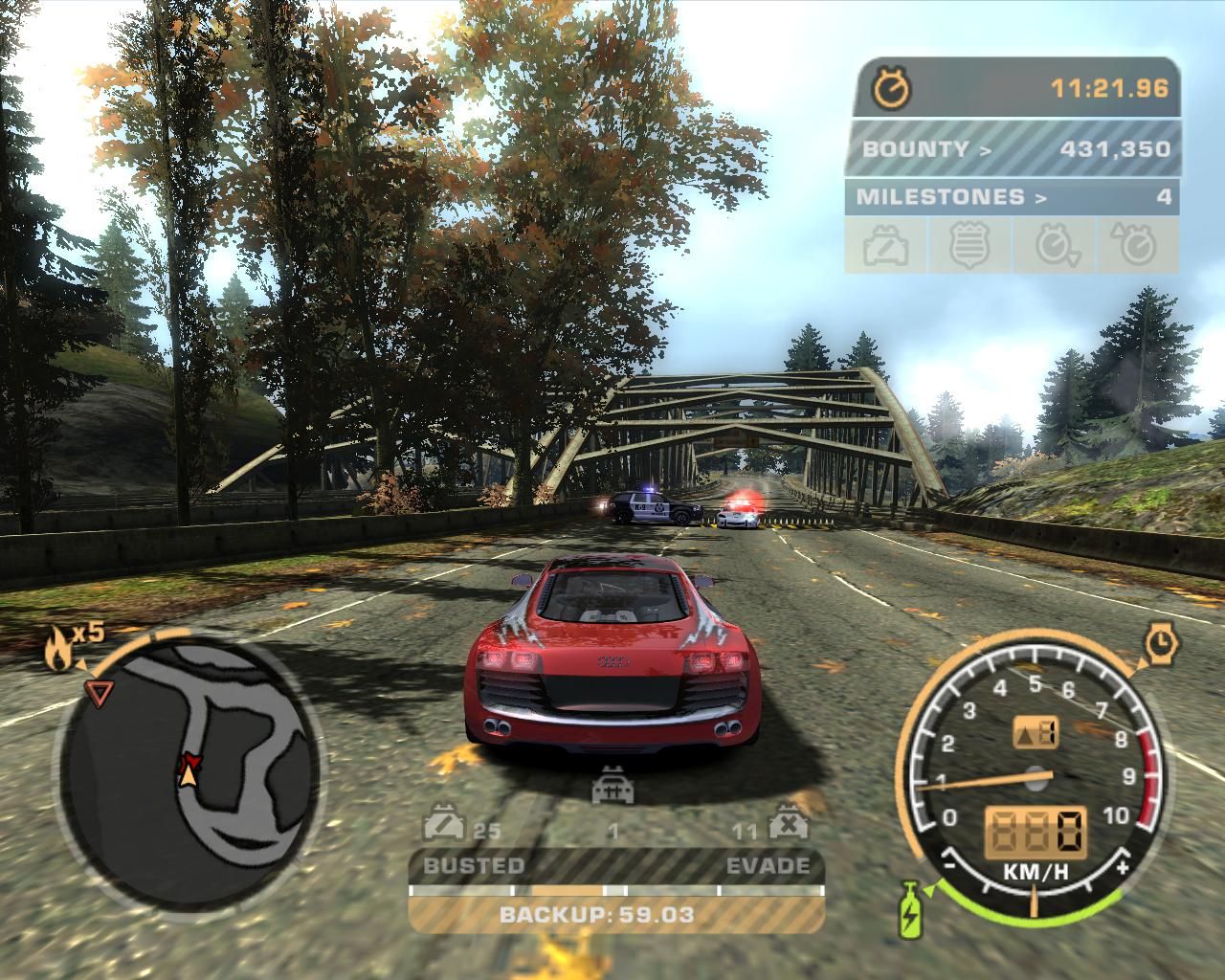Open the Milestones row
Image resolution: width=1225 pixels, height=980 pixels.
(1012, 197)
